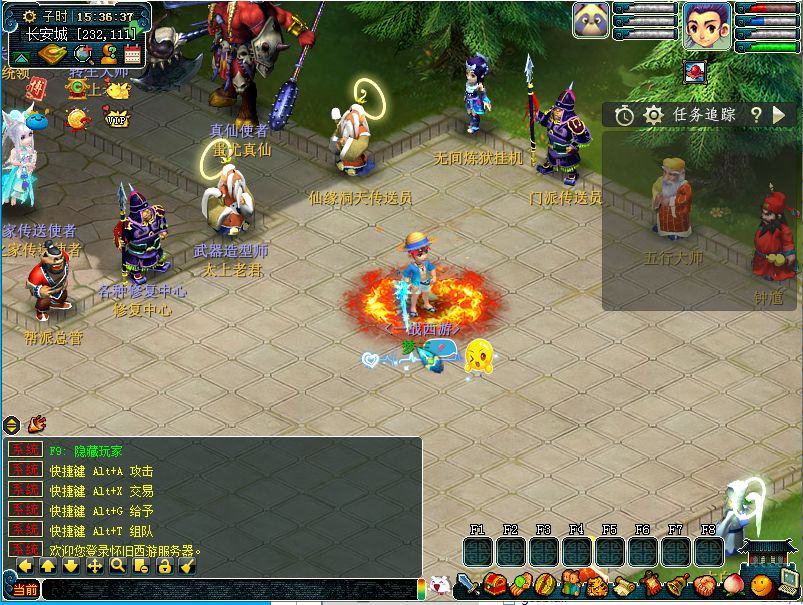
Task: Click the gold coin icon
Action: tap(76, 119)
